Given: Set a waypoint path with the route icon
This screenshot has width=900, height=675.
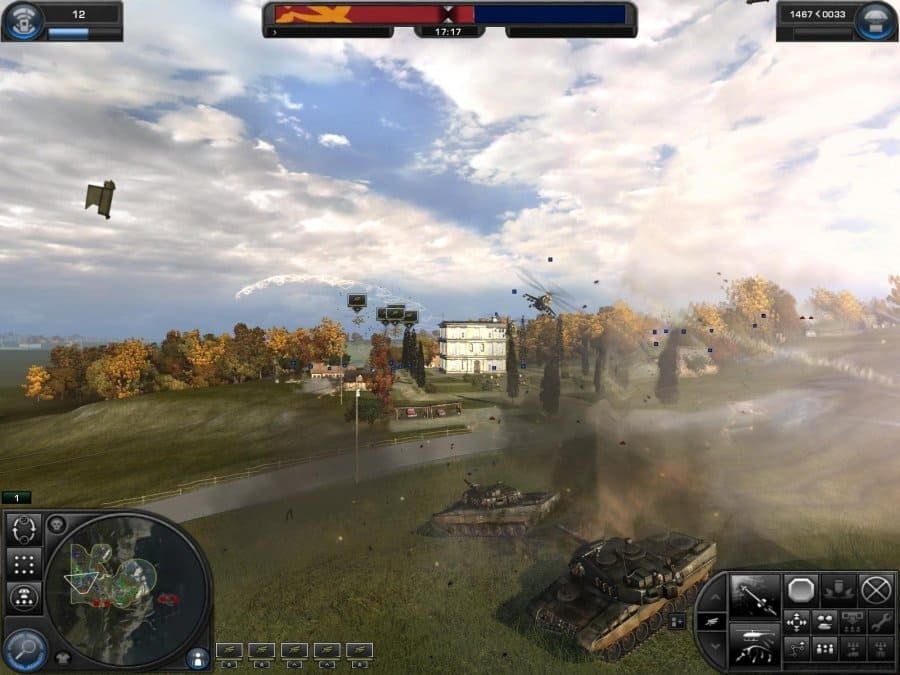Looking at the screenshot, I should [x=796, y=648].
